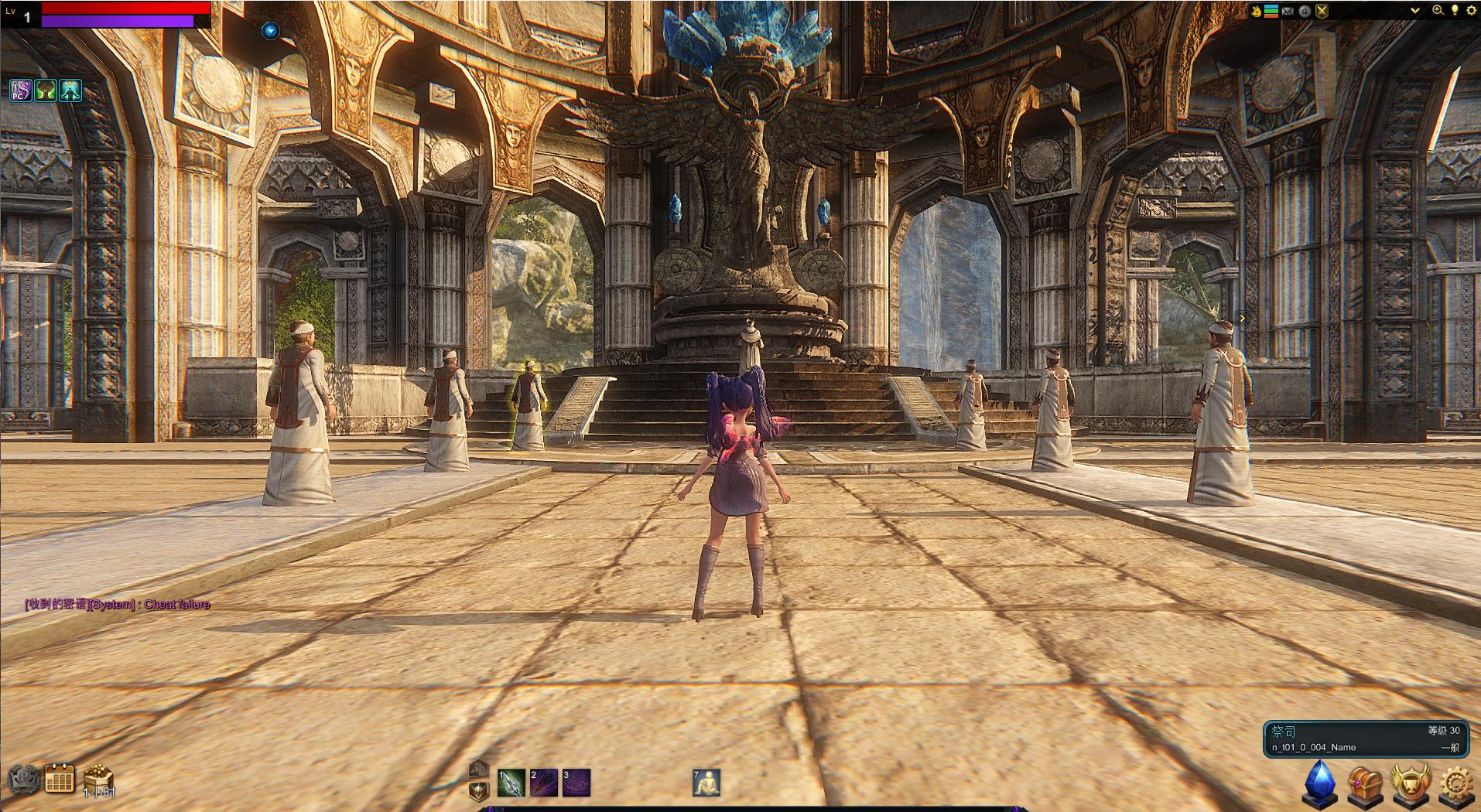The width and height of the screenshot is (1481, 812).
Task: Click the grey laurel P emblem
Action: click(x=22, y=780)
